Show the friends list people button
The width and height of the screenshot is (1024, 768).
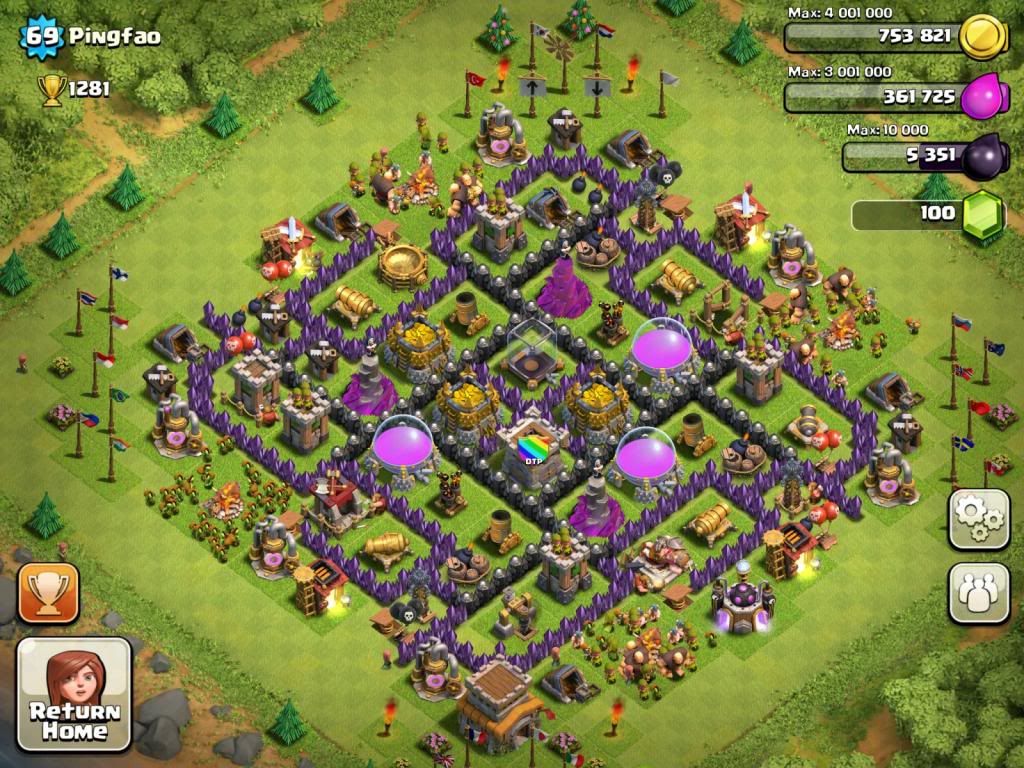tap(978, 593)
